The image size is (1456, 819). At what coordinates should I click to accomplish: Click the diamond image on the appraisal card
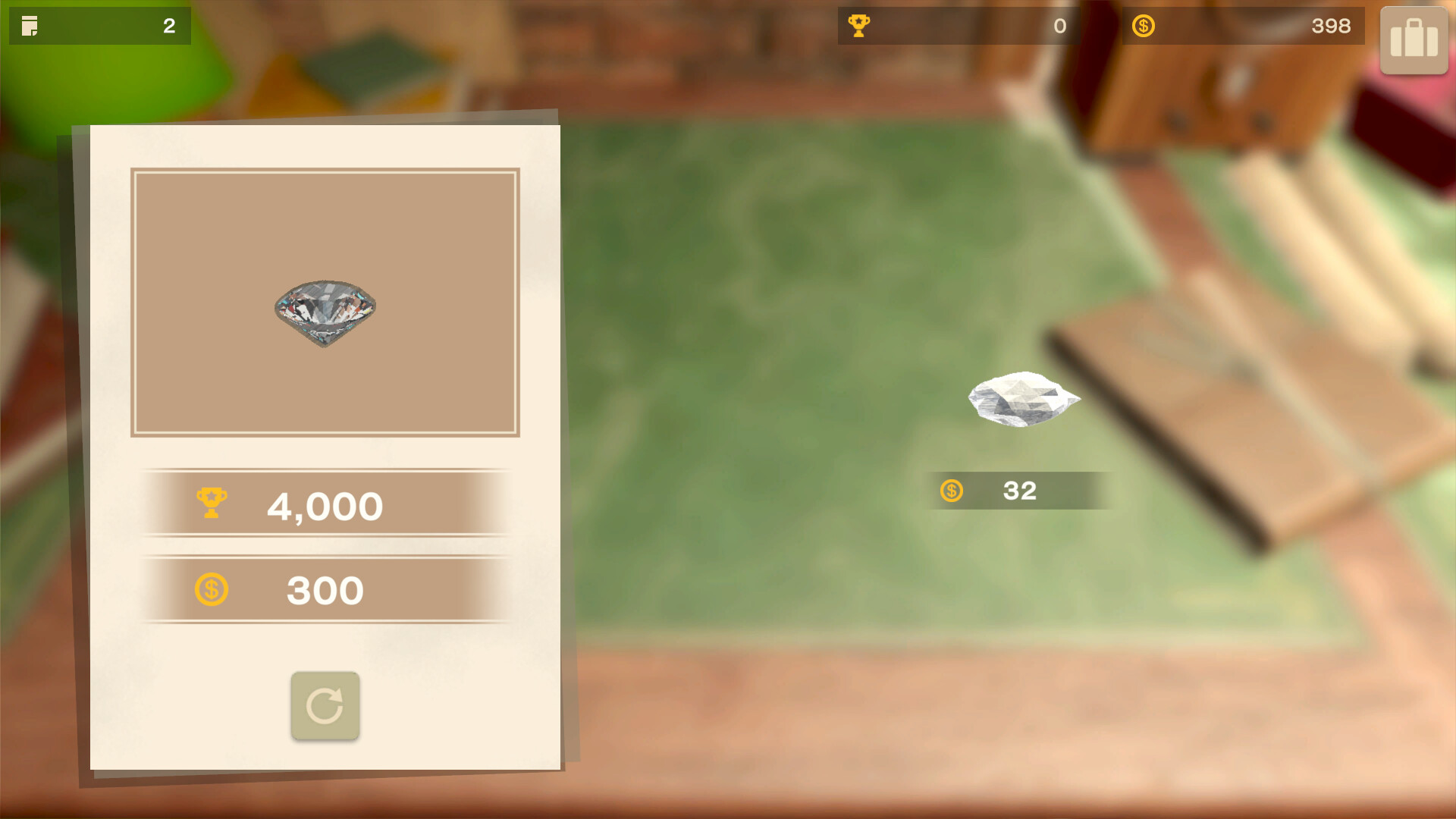[x=325, y=309]
